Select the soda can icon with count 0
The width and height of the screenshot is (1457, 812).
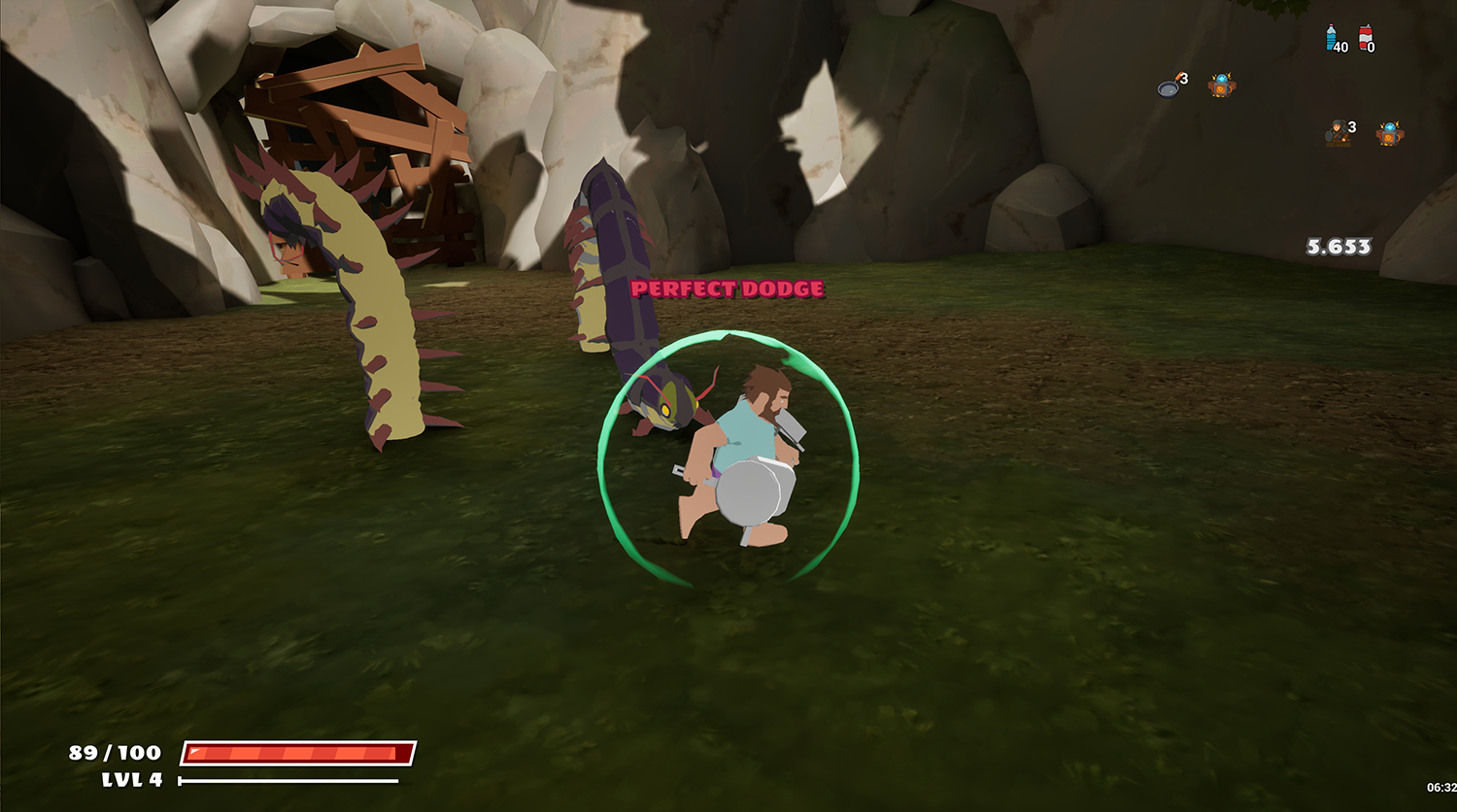1364,39
